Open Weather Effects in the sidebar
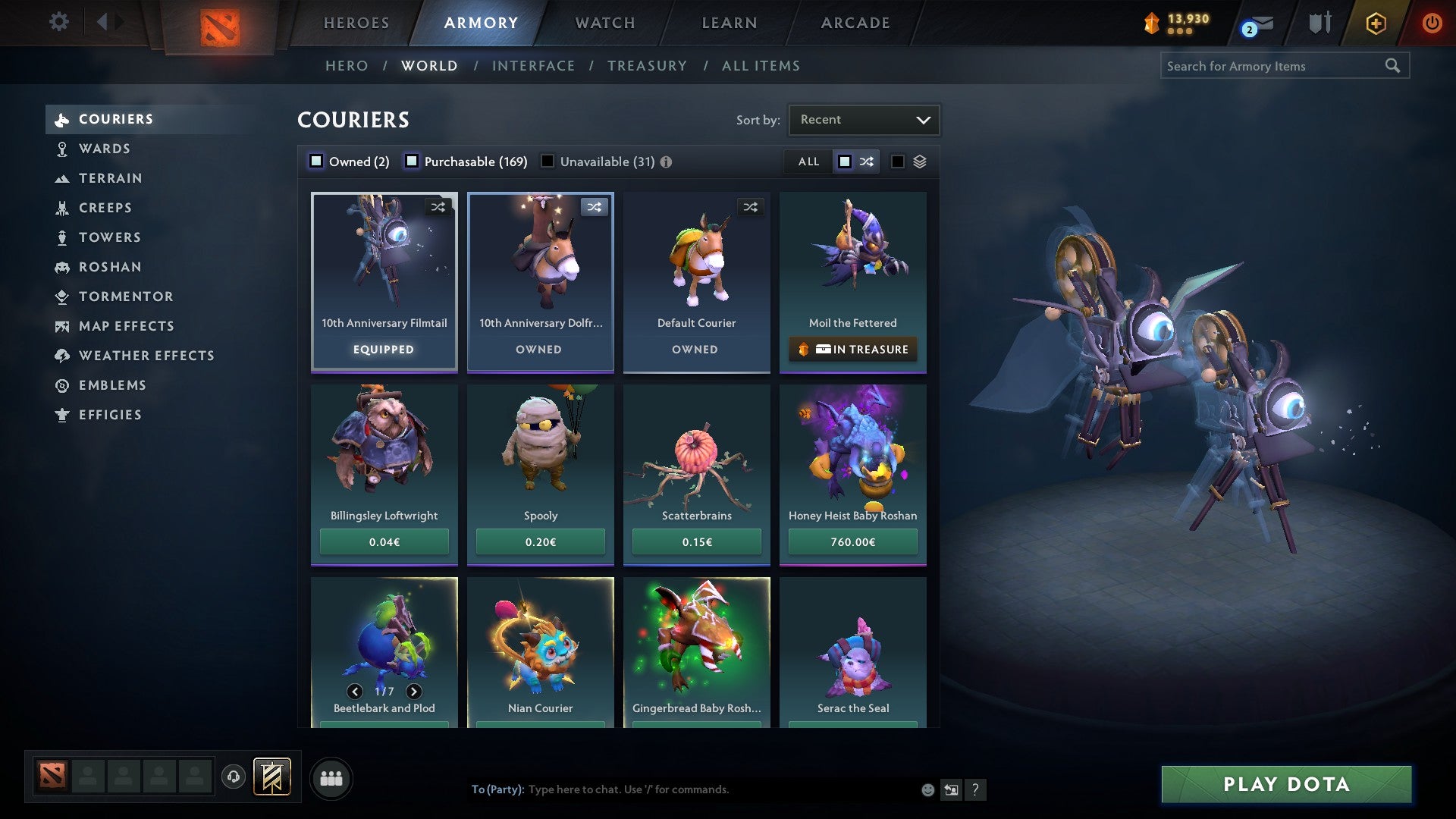This screenshot has height=819, width=1456. coord(147,356)
